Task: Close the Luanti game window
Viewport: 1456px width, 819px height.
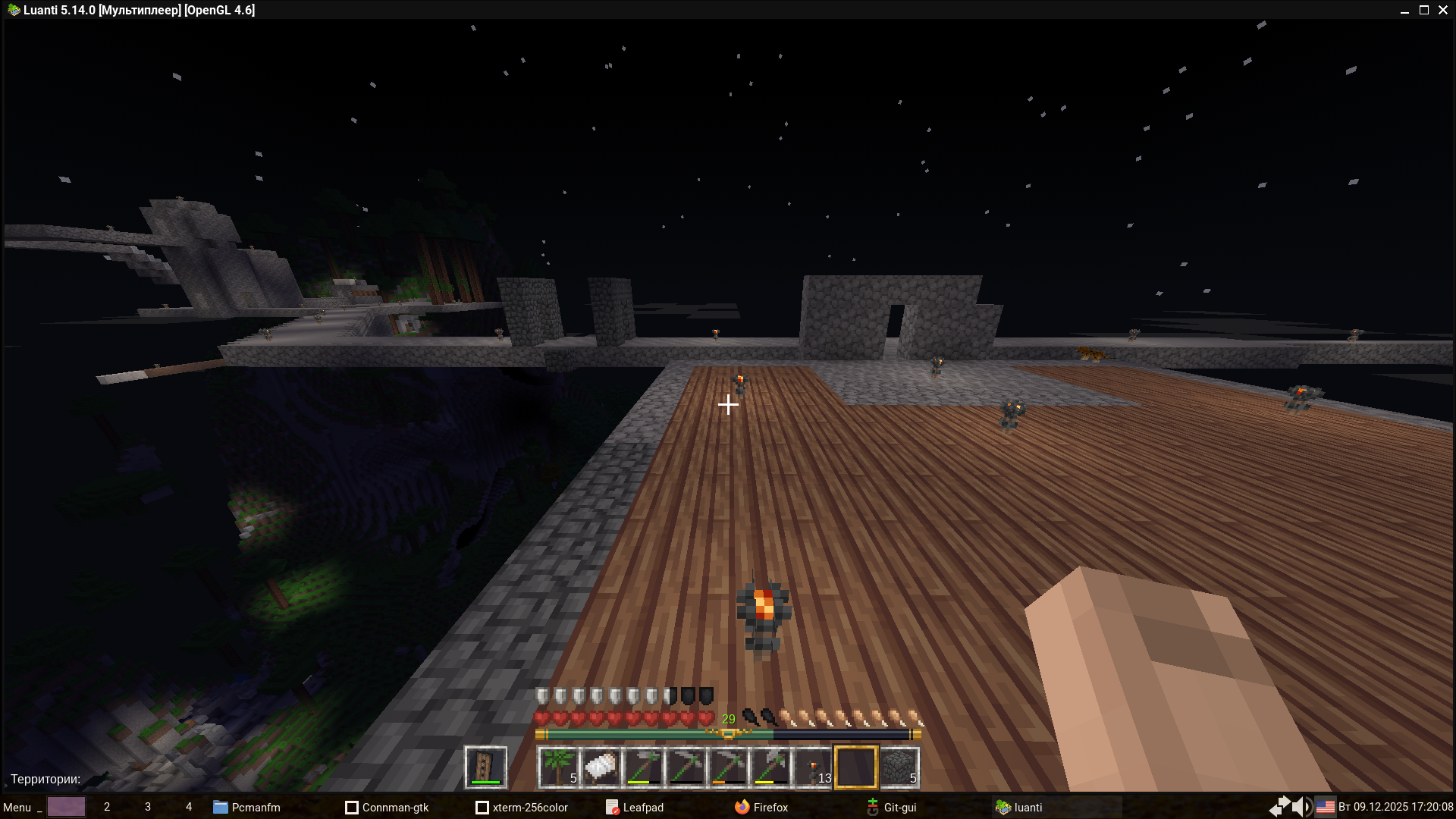Action: tap(1443, 10)
